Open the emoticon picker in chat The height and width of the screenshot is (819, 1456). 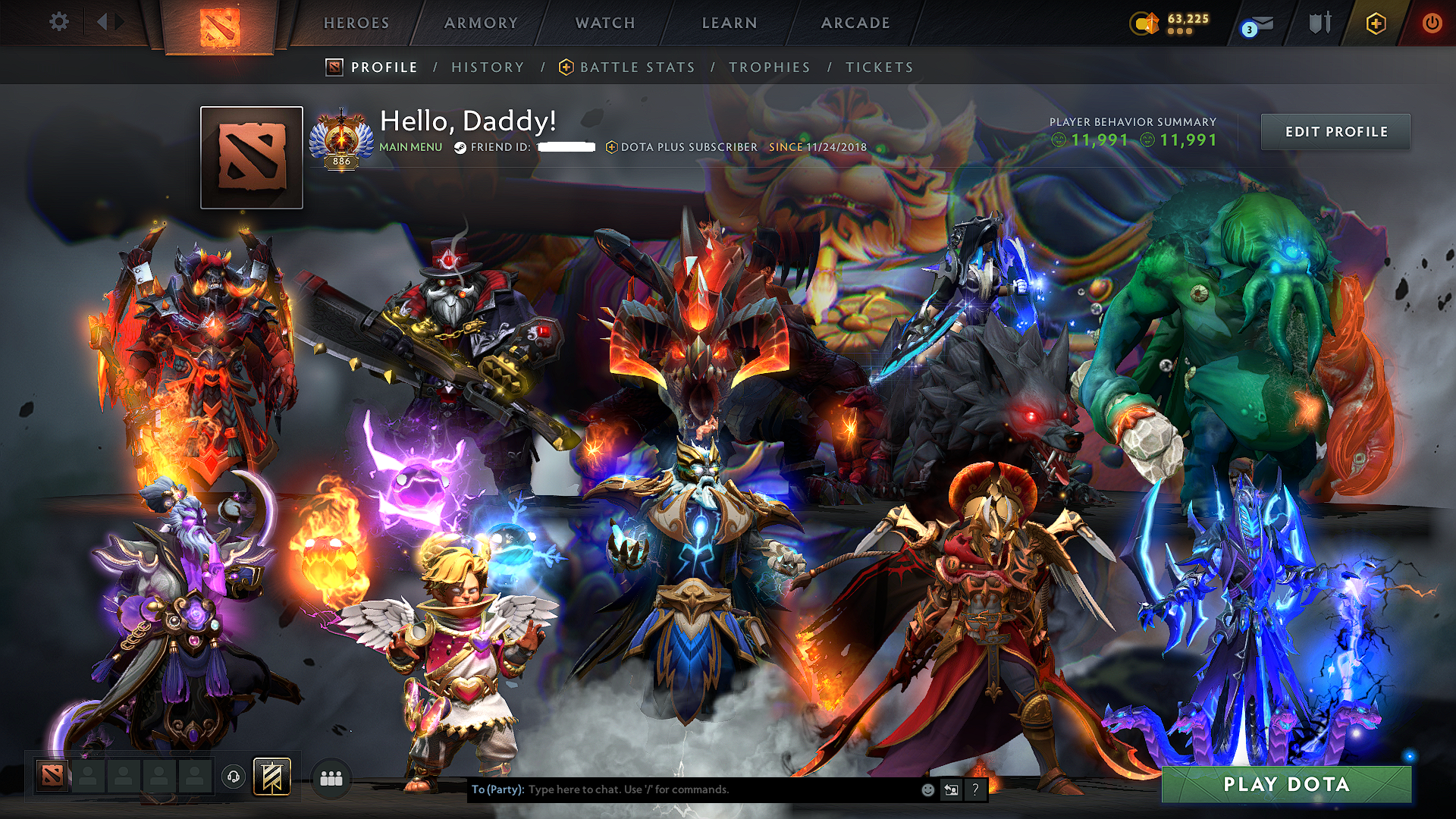(927, 789)
